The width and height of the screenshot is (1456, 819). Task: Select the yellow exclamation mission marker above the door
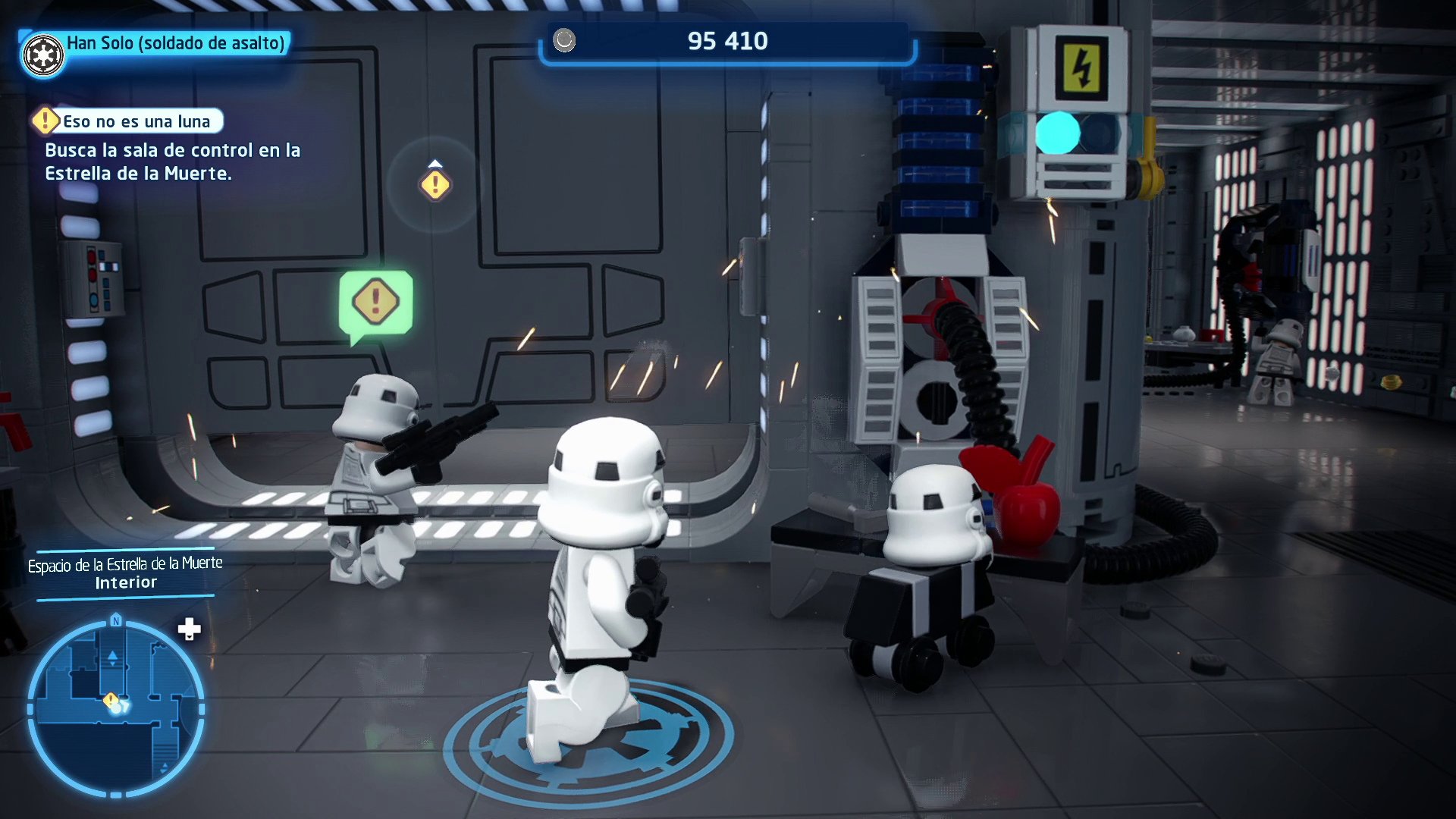435,186
